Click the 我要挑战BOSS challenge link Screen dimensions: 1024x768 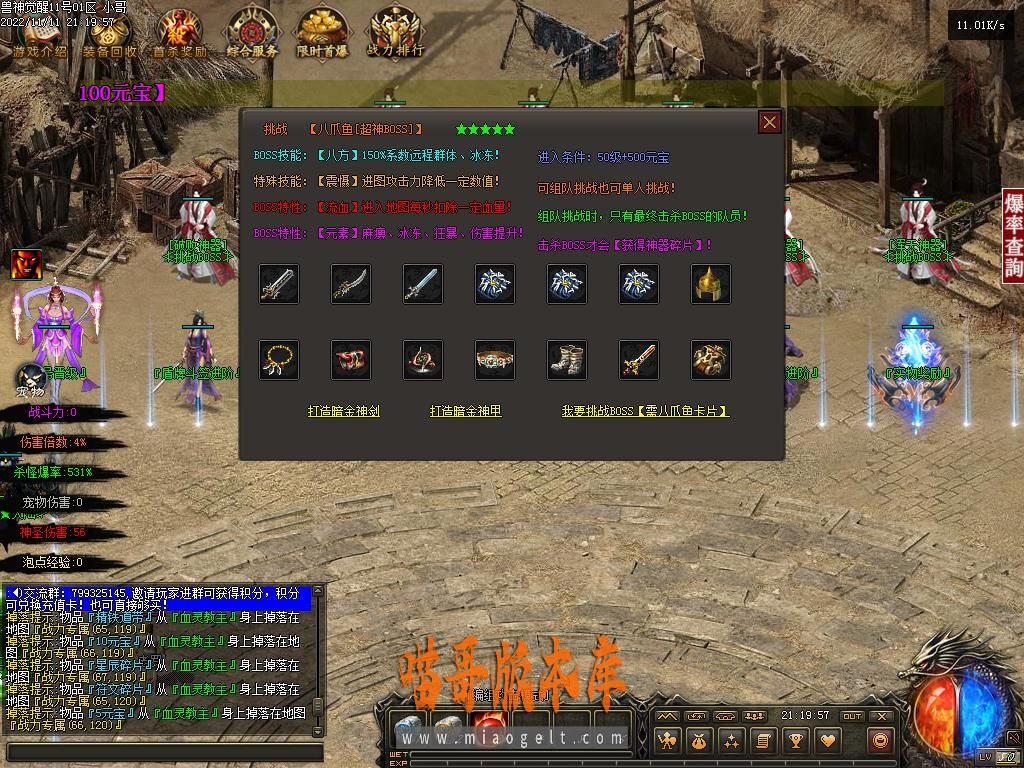coord(645,411)
